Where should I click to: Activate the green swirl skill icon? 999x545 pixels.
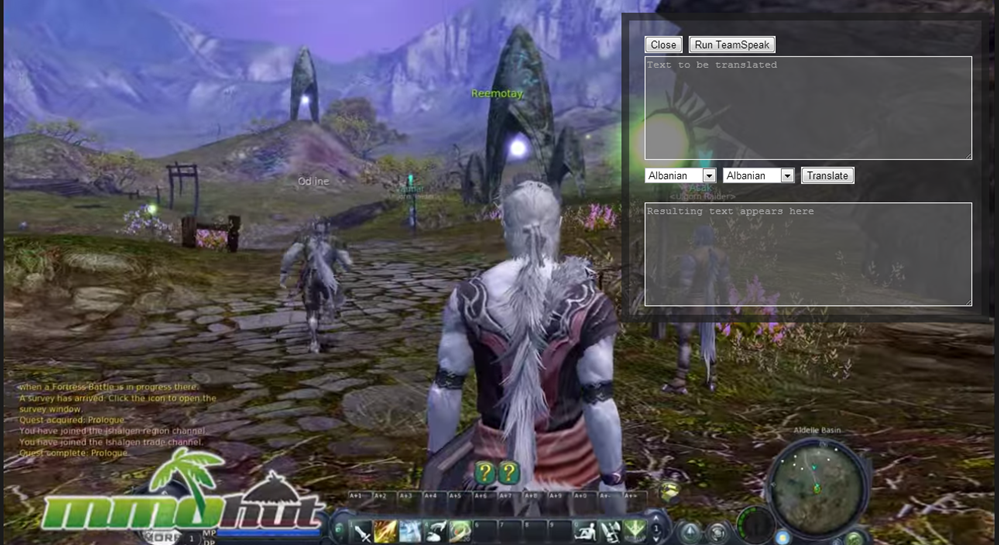tap(460, 531)
